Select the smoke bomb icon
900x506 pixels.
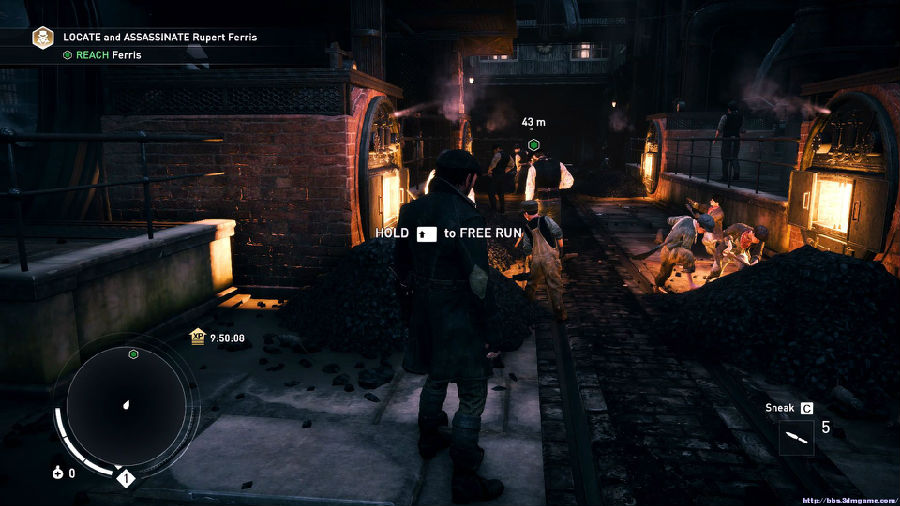point(57,473)
